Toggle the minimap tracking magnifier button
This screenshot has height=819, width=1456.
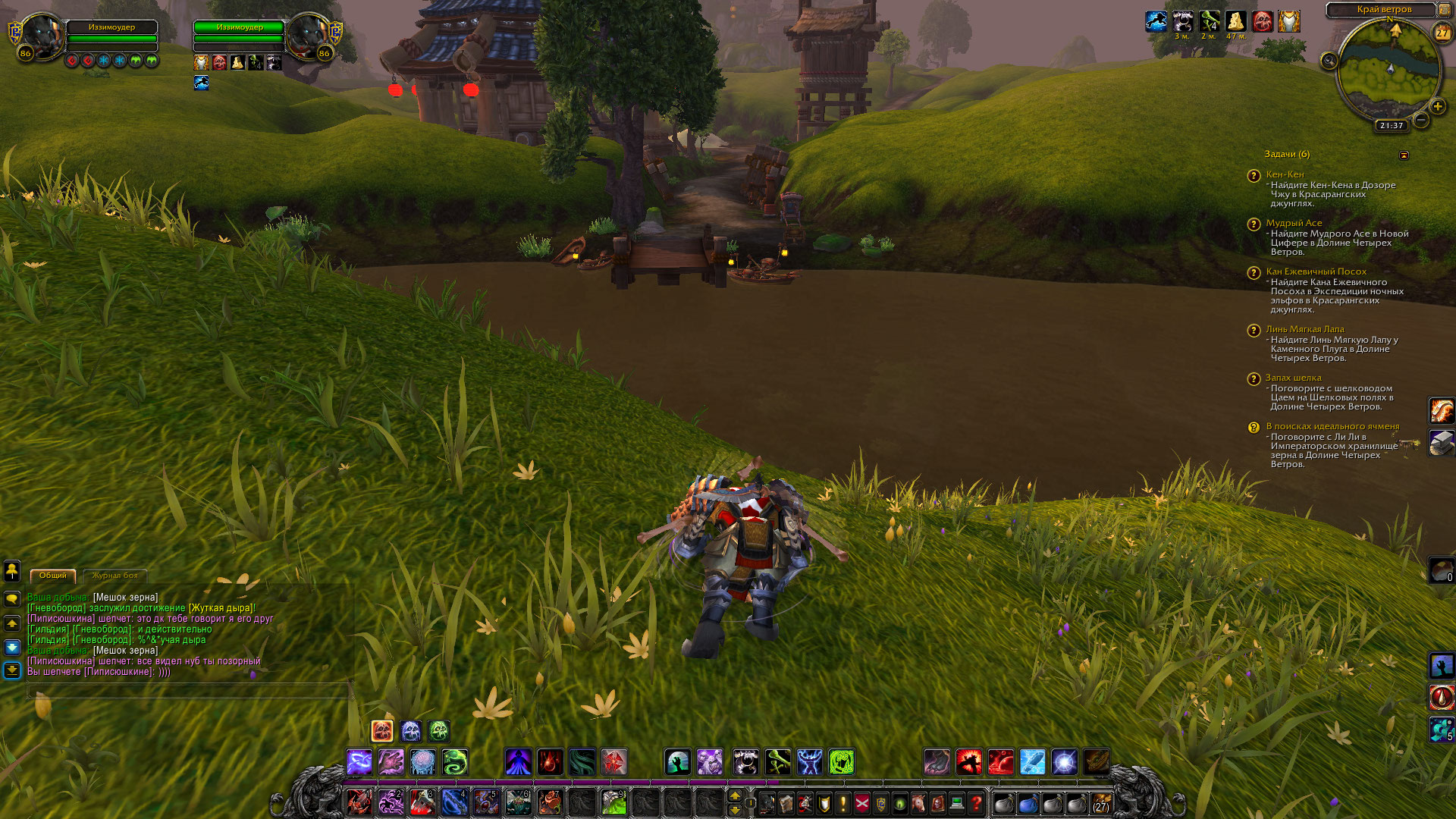pos(1329,61)
